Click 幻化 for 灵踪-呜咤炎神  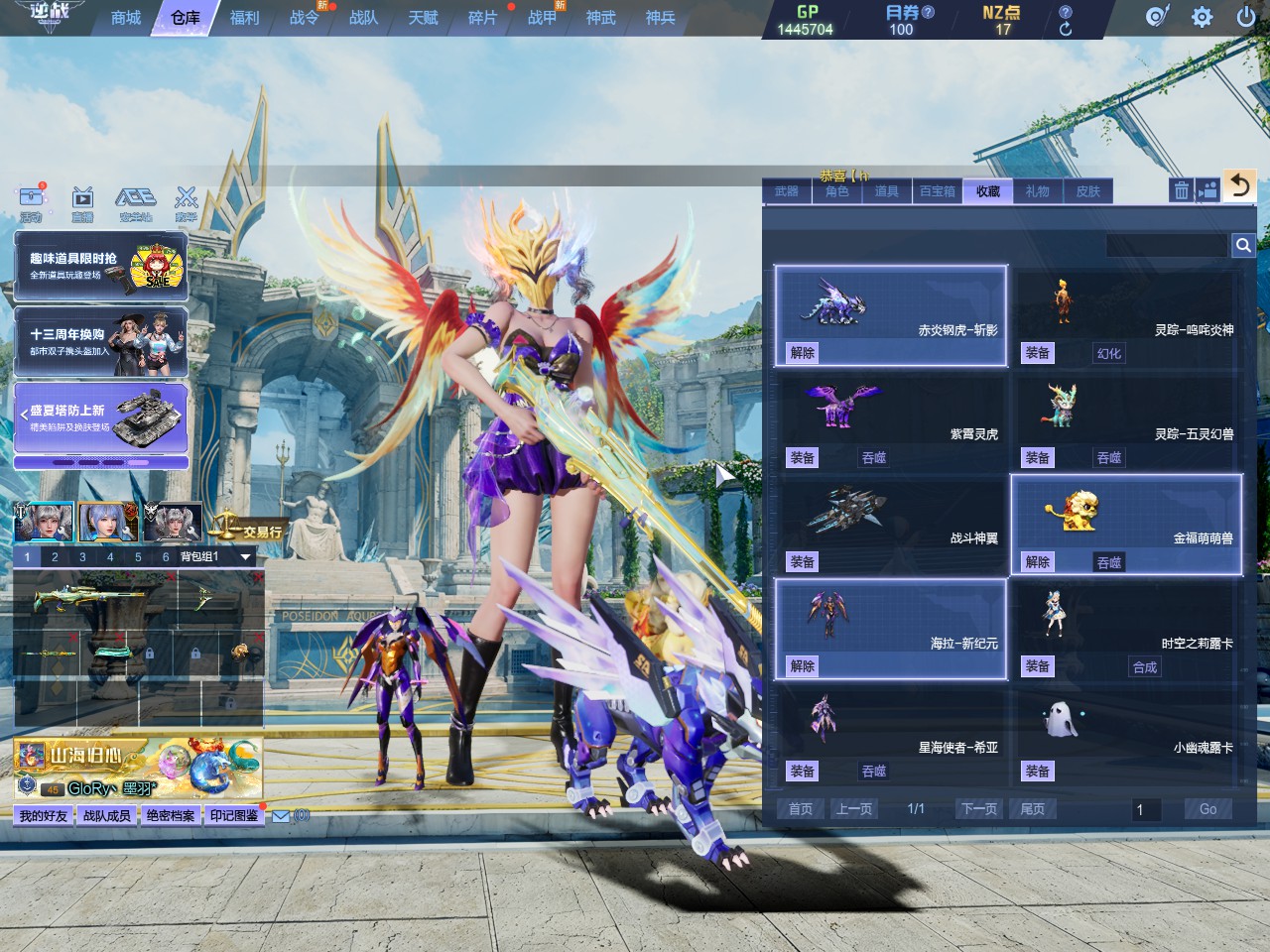(1109, 353)
